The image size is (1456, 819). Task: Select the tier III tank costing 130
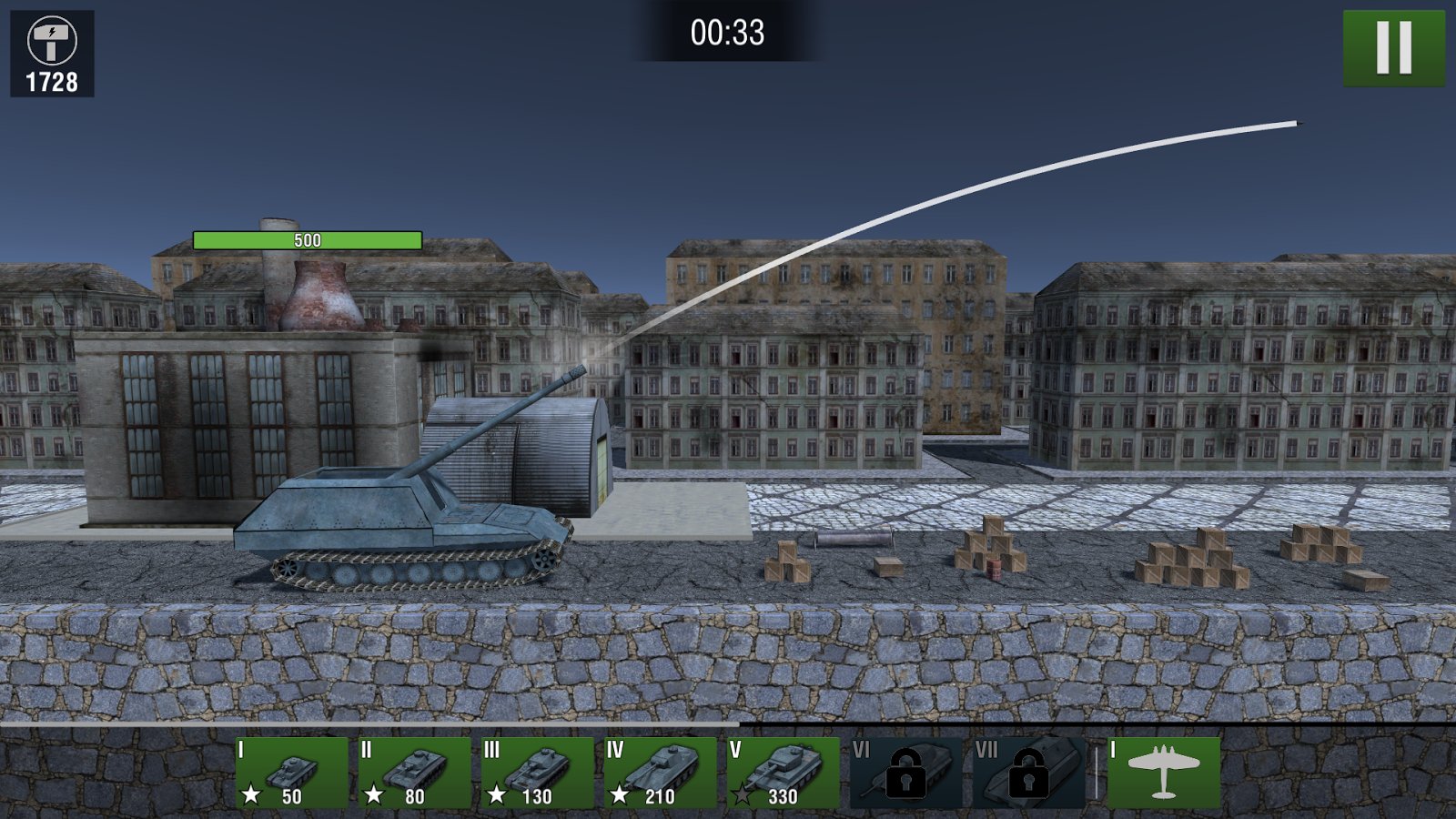point(537,773)
